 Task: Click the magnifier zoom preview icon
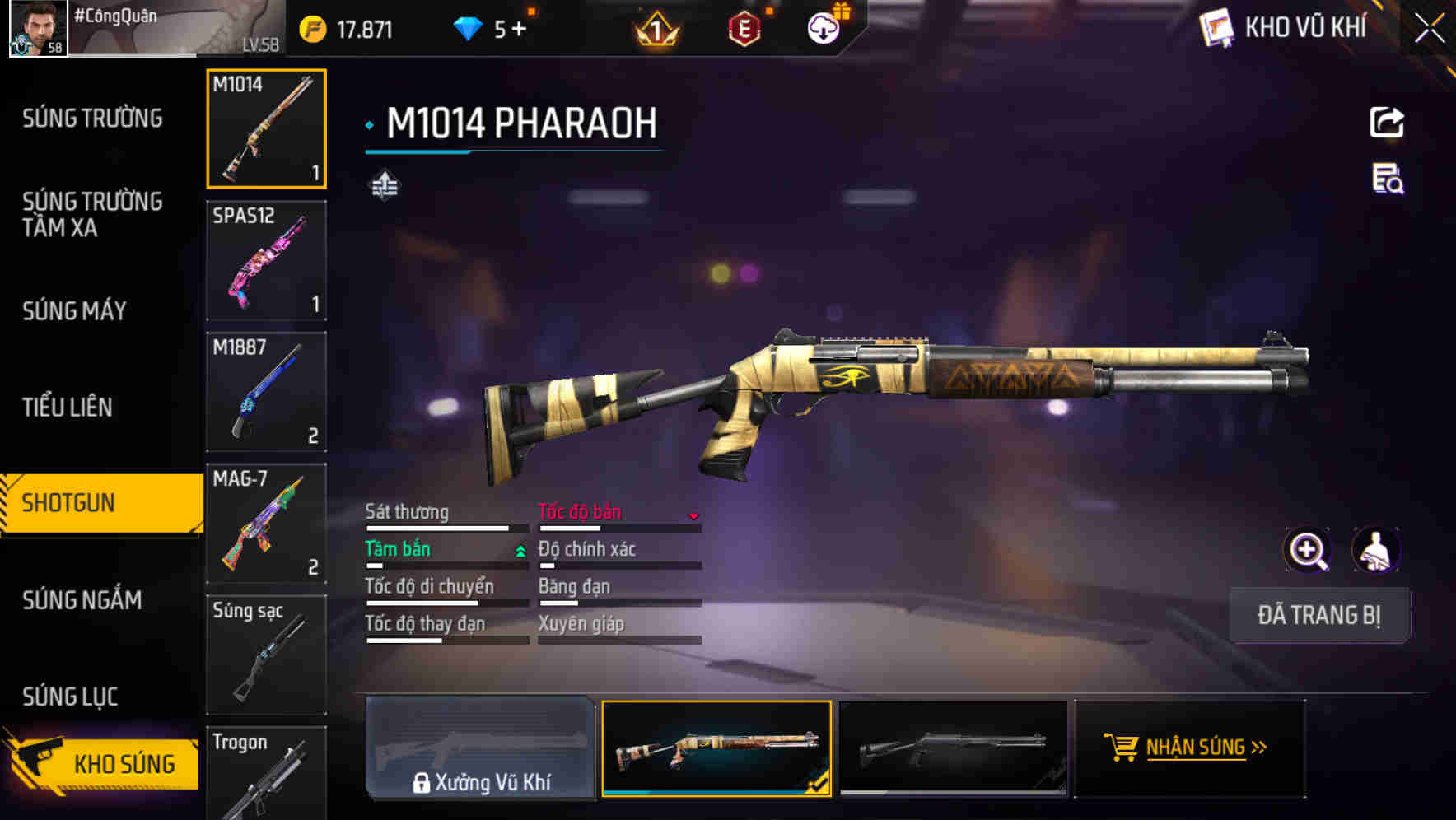point(1307,550)
